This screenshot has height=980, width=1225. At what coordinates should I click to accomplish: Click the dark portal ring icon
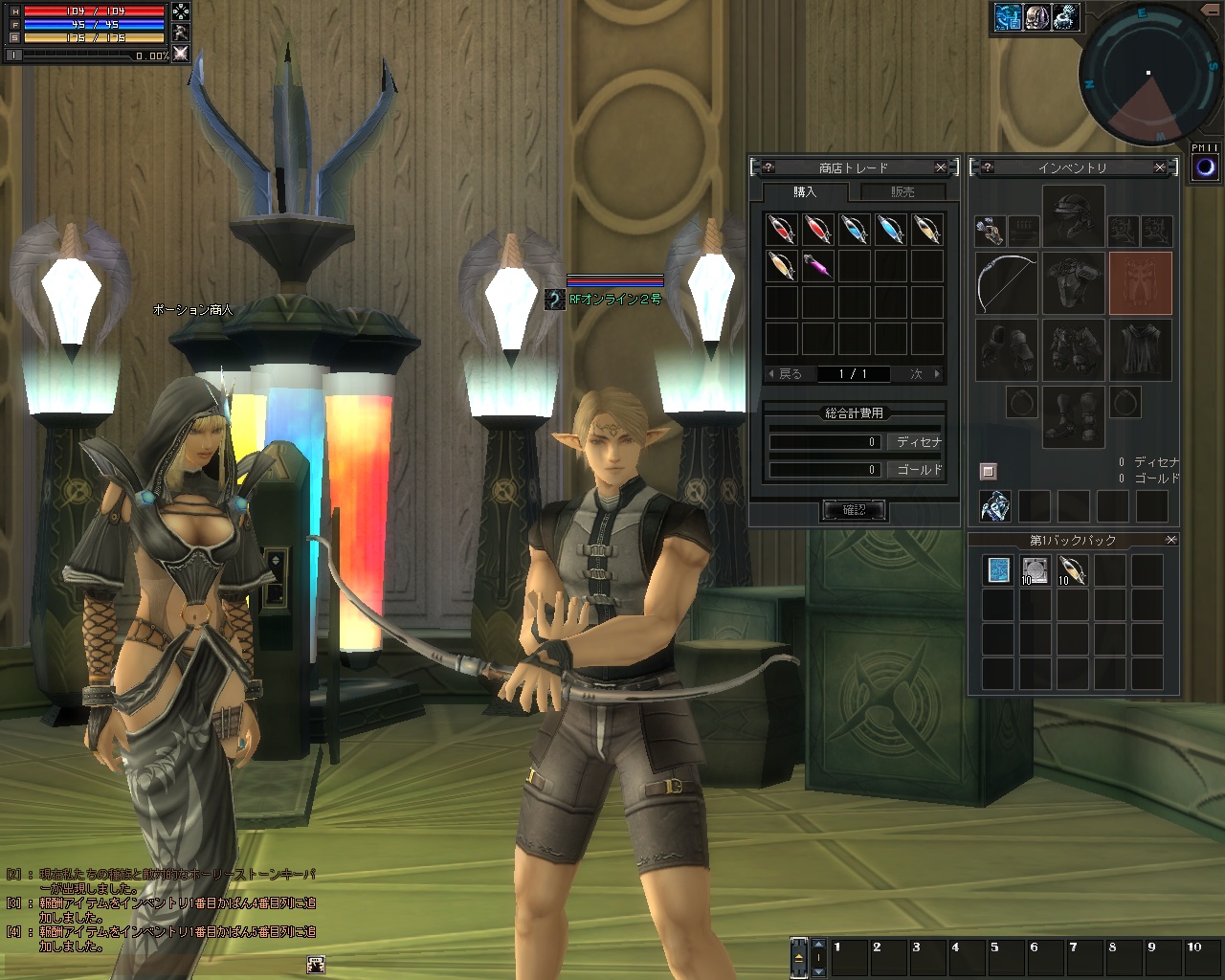point(1206,168)
